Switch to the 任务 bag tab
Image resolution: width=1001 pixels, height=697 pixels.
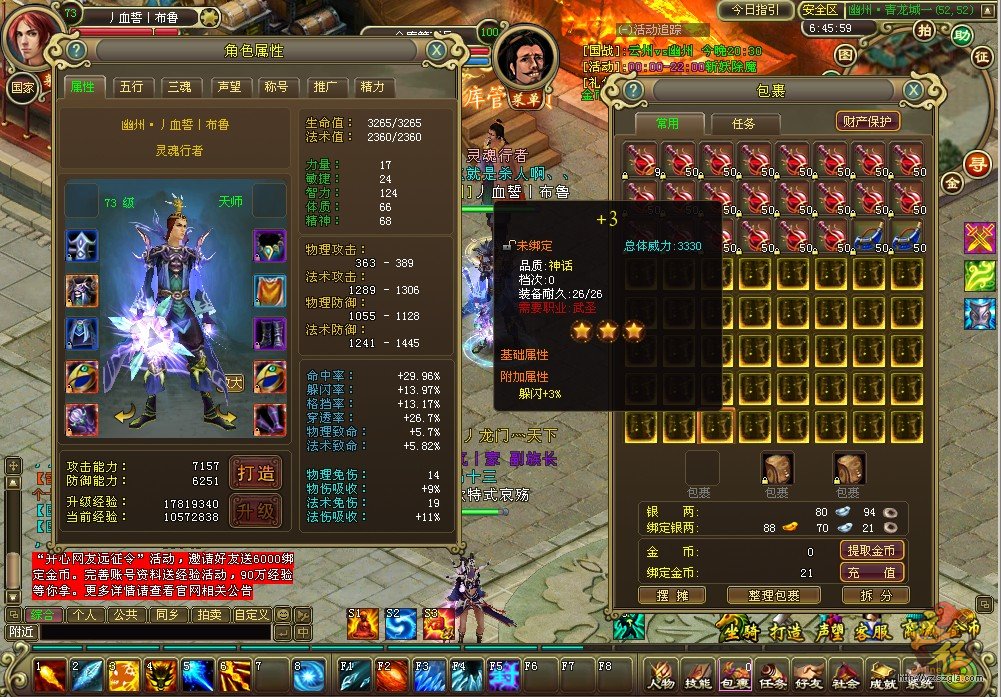pyautogui.click(x=743, y=124)
